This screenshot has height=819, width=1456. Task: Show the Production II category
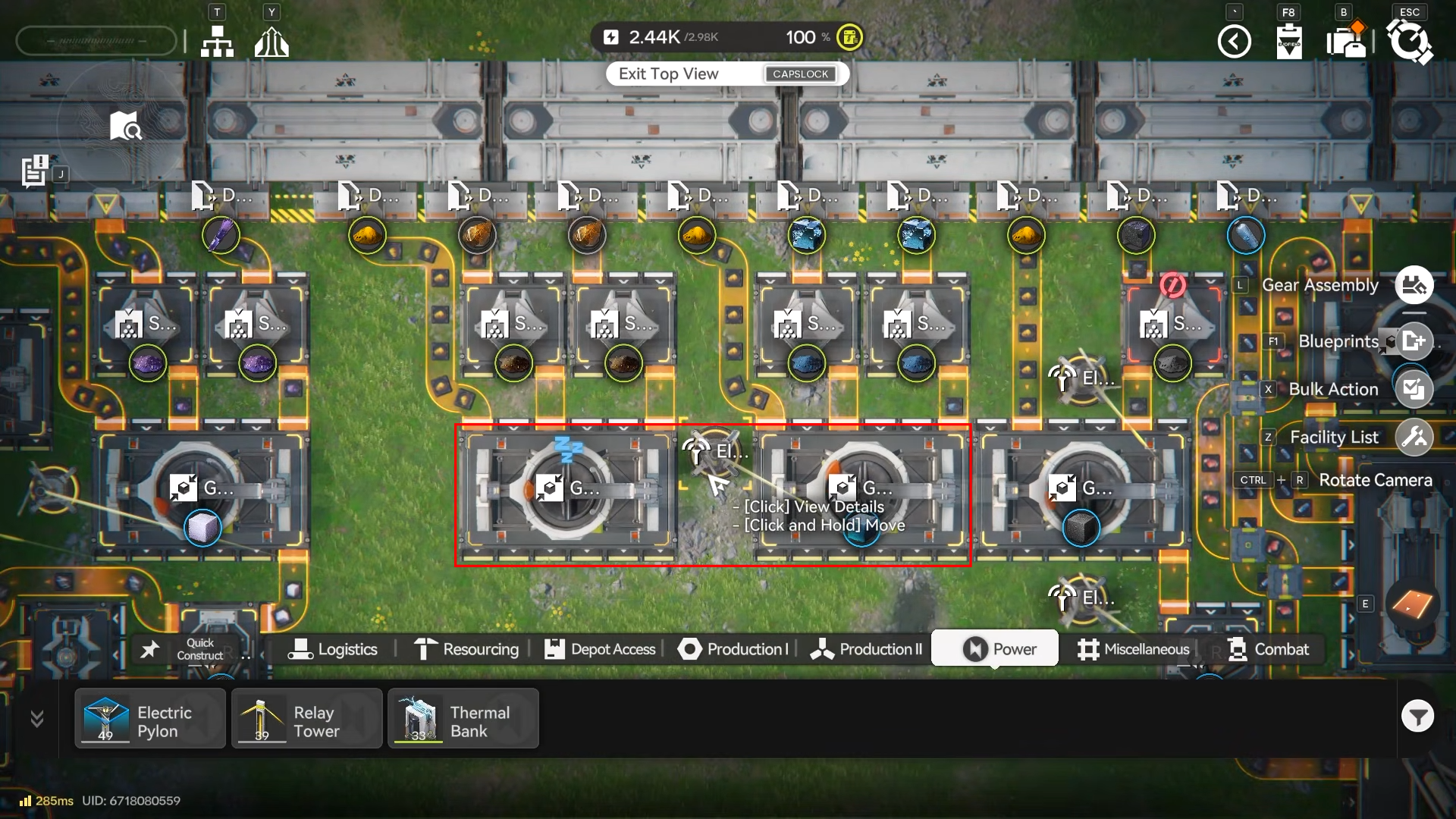[866, 649]
